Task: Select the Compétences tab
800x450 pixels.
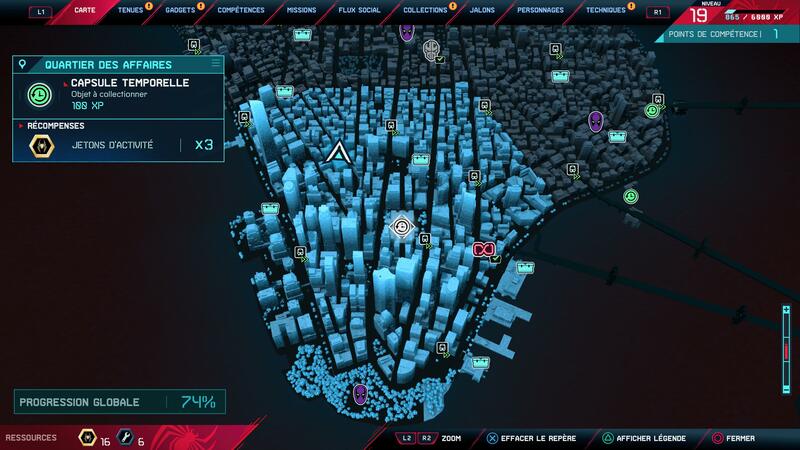Action: [240, 10]
